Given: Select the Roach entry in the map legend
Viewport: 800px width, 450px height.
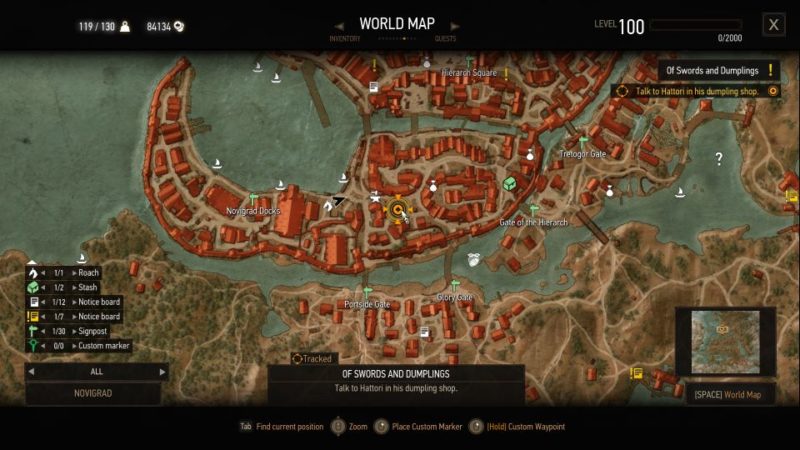Looking at the screenshot, I should click(x=88, y=273).
